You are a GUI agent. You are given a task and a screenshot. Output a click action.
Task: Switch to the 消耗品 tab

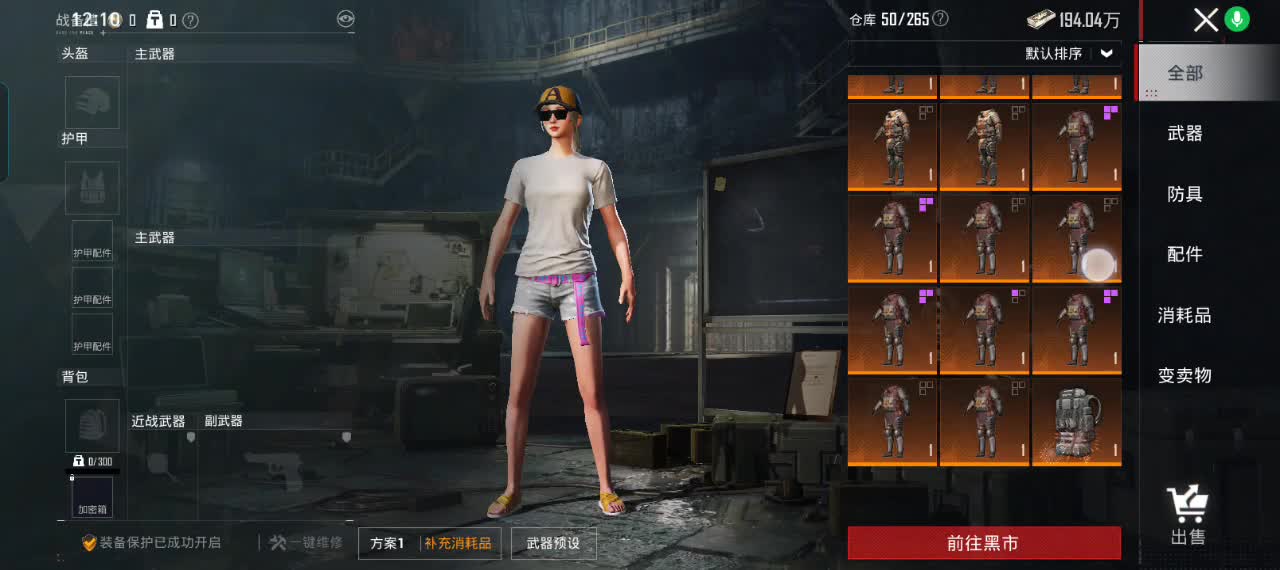tap(1185, 315)
